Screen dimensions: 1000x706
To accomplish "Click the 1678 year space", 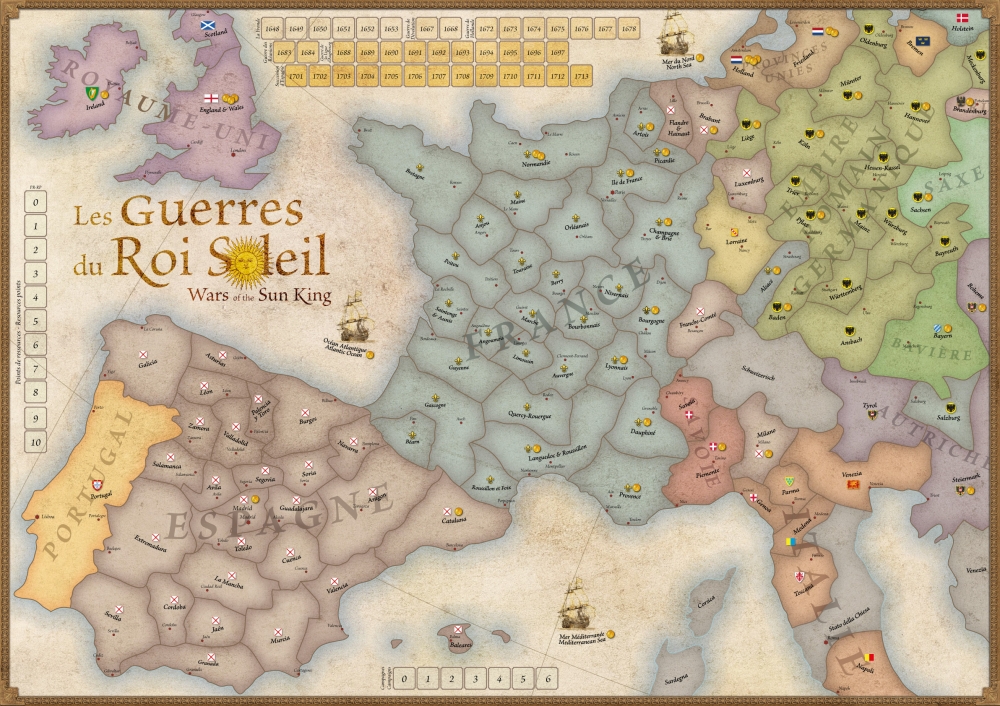I will pos(629,30).
